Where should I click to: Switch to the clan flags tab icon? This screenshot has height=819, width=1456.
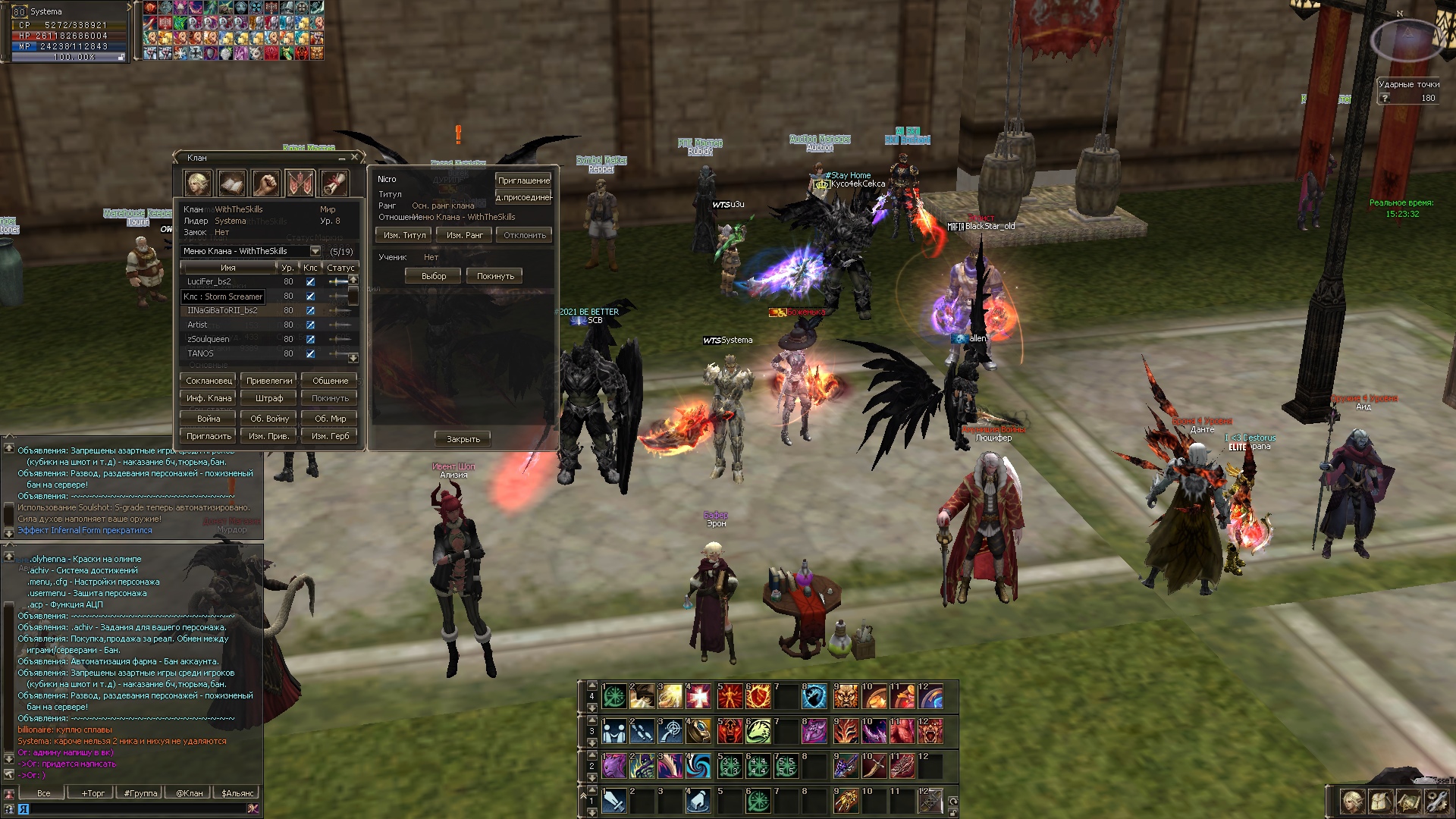(300, 183)
